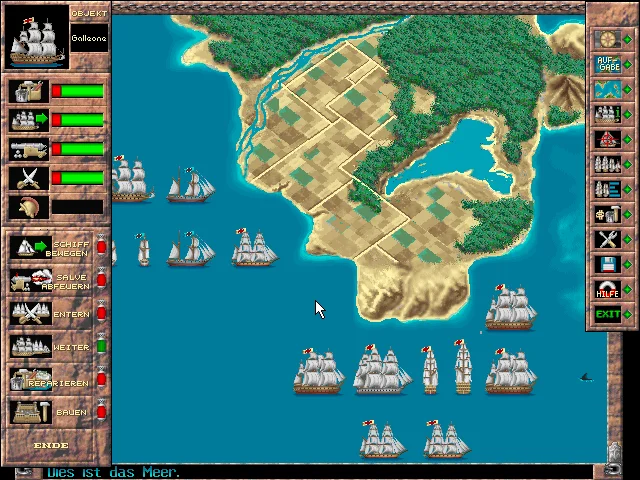
Task: Click the Galleone ship portrait
Action: point(37,37)
